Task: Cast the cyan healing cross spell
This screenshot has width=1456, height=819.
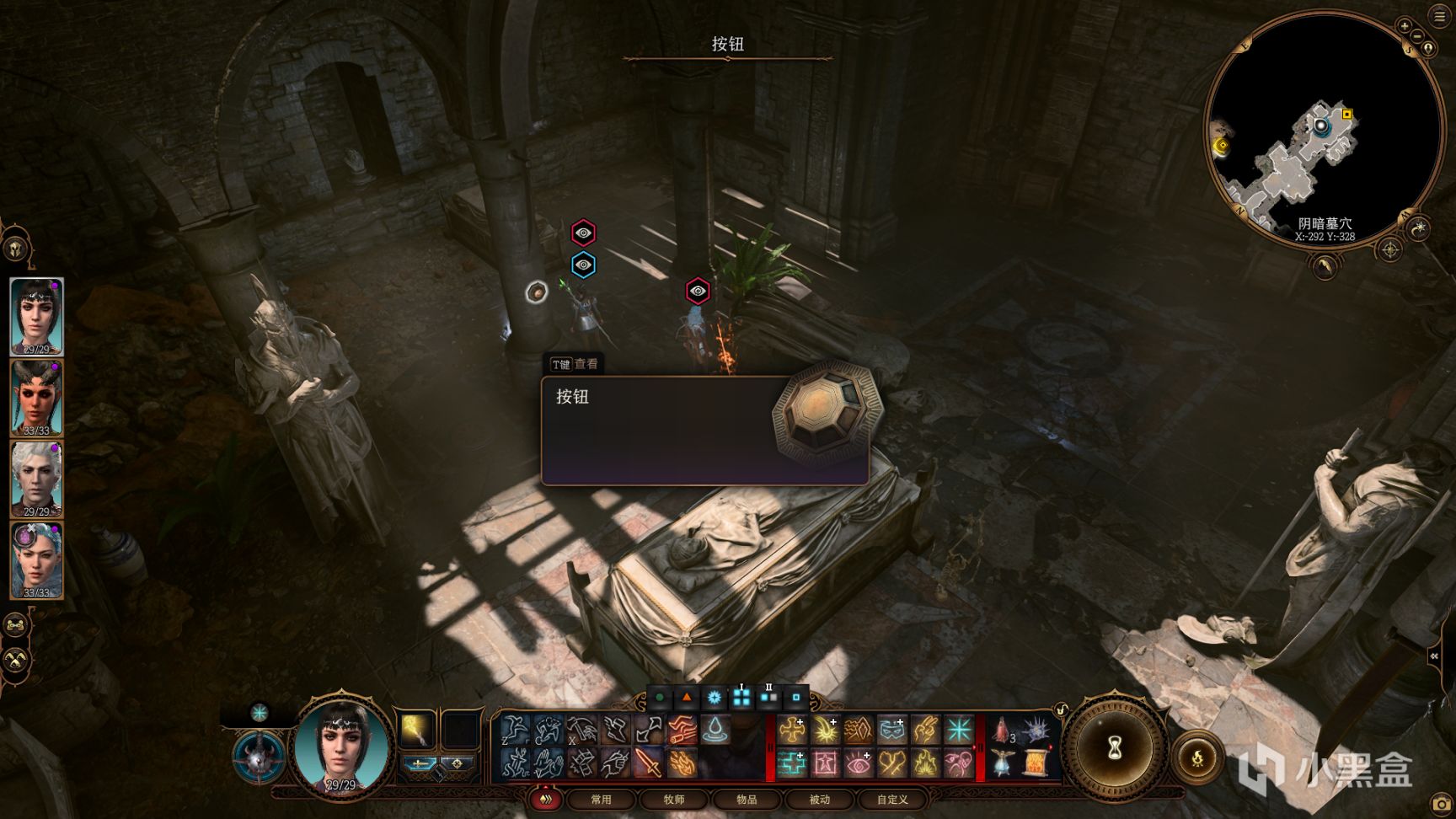Action: (x=791, y=764)
